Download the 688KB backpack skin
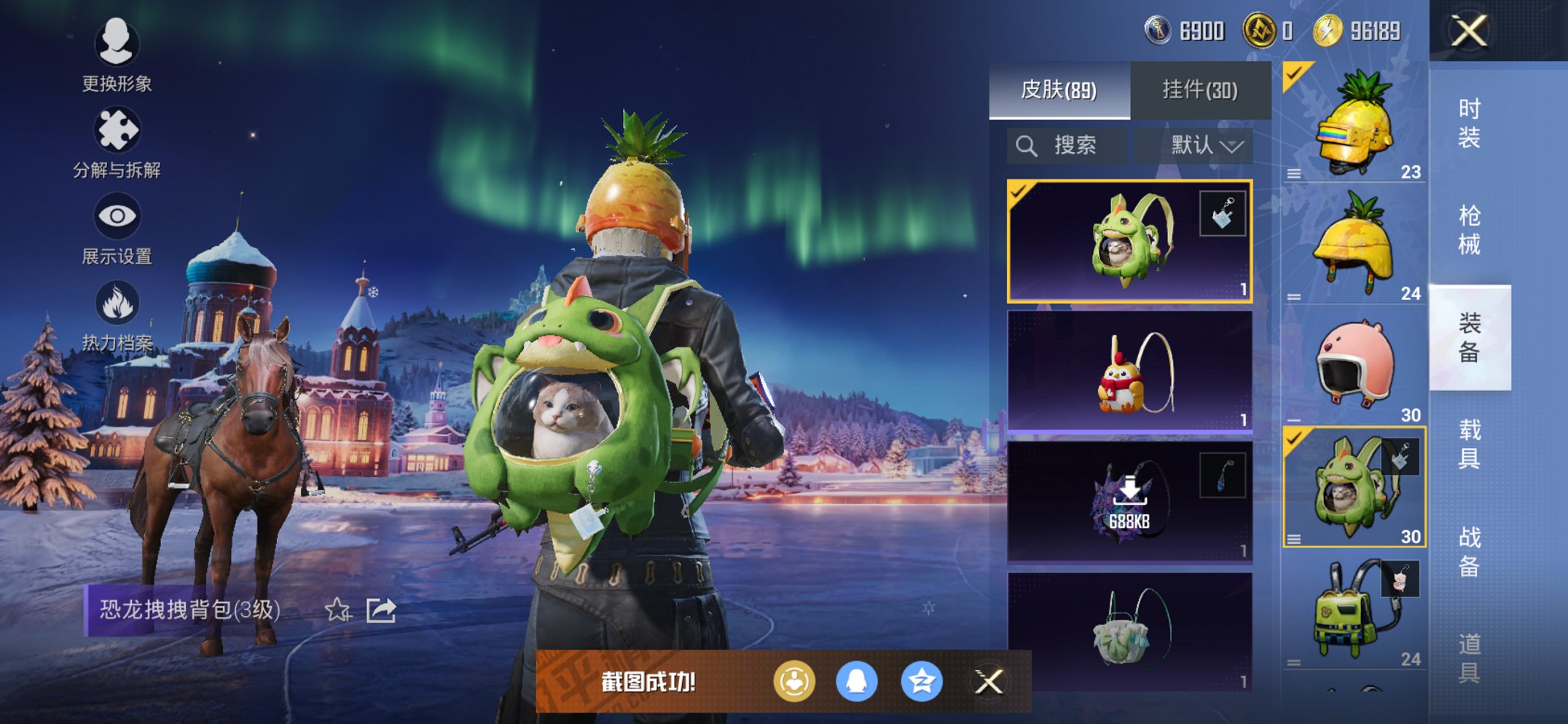Image resolution: width=1568 pixels, height=724 pixels. 1129,501
